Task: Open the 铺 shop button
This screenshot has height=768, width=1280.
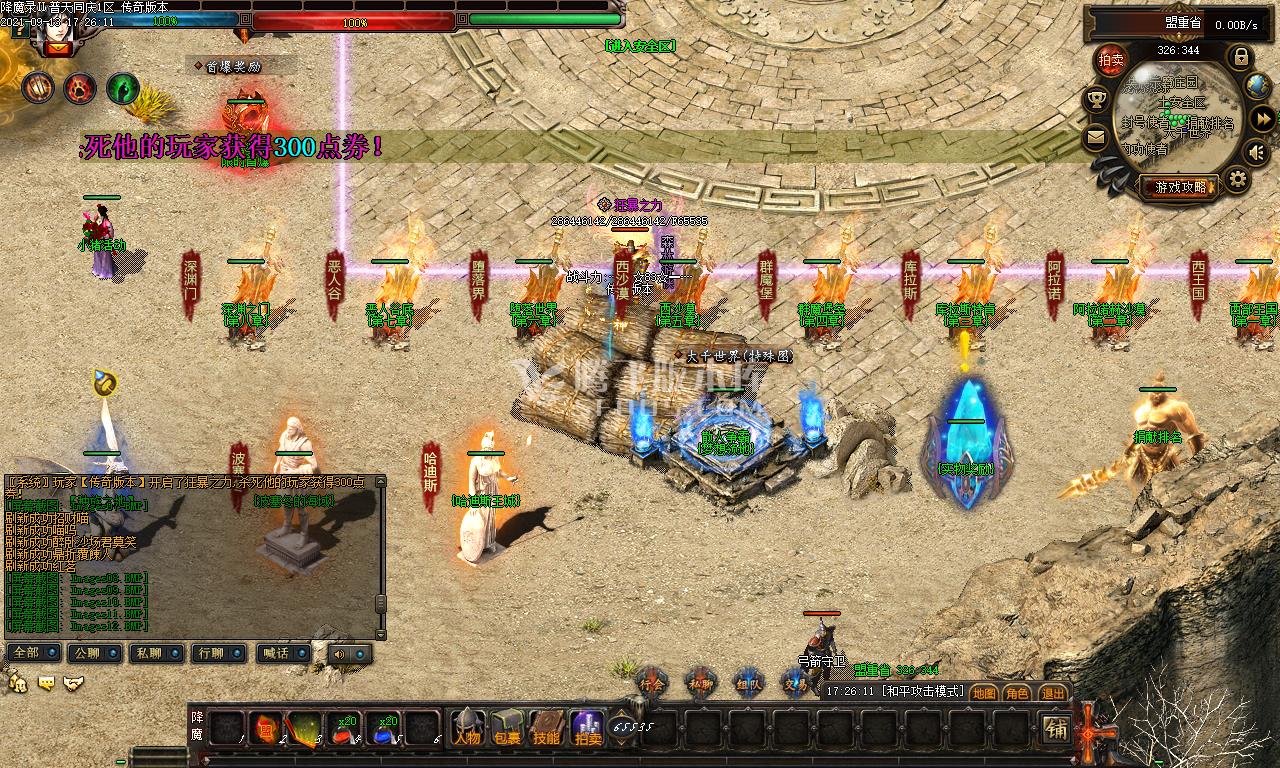Action: [x=1056, y=728]
